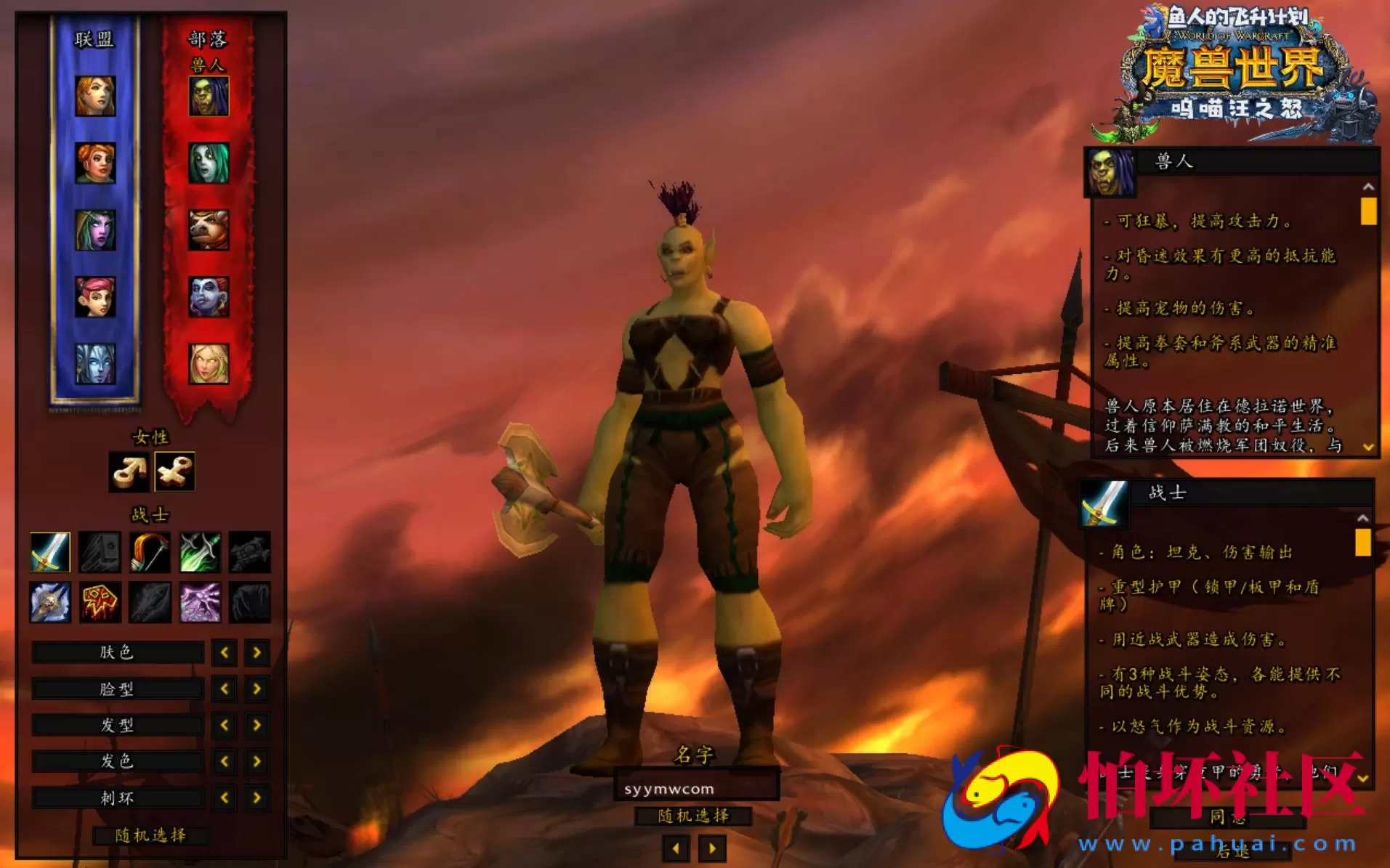Screen dimensions: 1390x868
Task: Select the Undead race portrait
Action: coord(209,164)
